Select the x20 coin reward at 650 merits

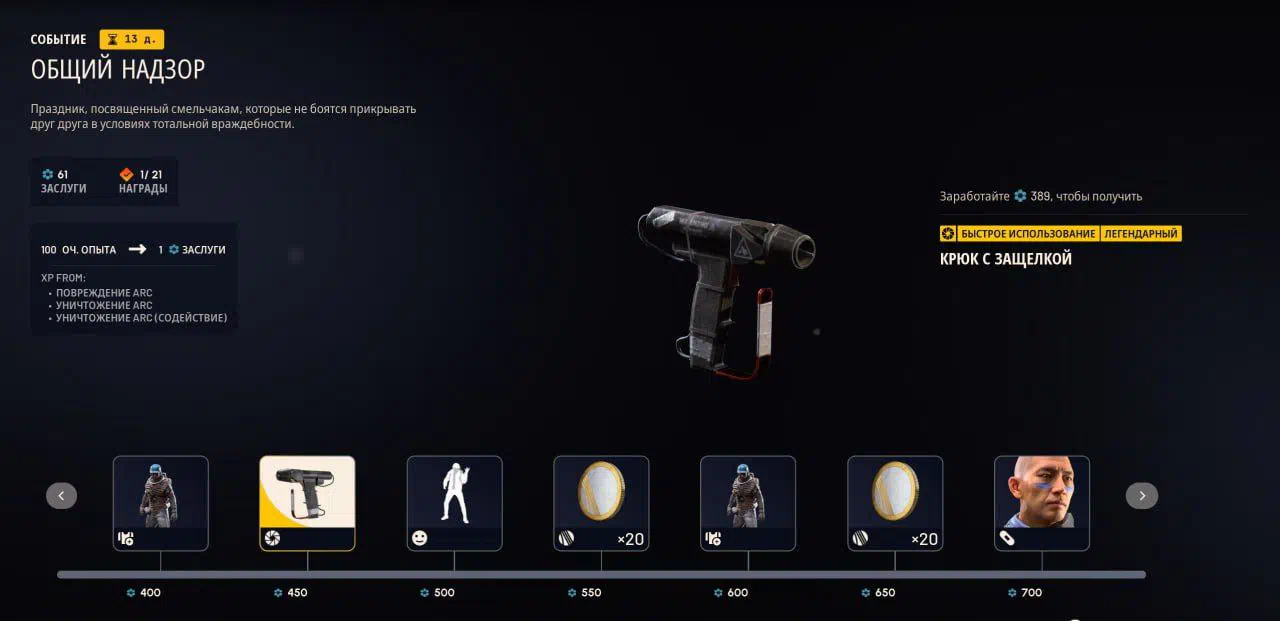click(x=895, y=503)
